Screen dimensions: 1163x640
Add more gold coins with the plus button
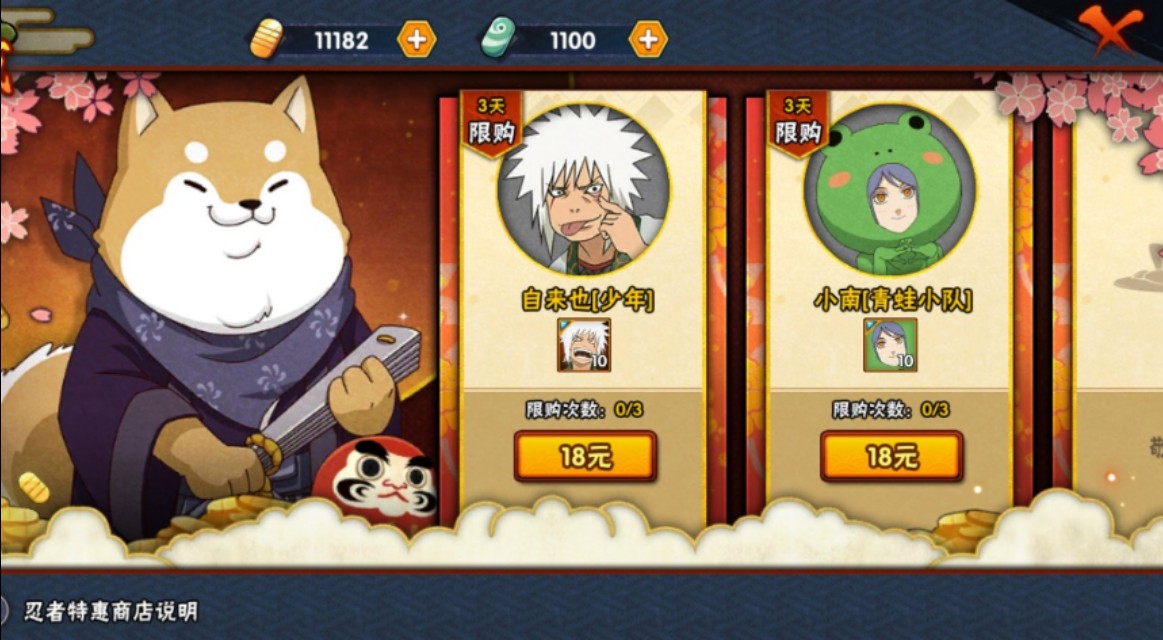tap(416, 40)
